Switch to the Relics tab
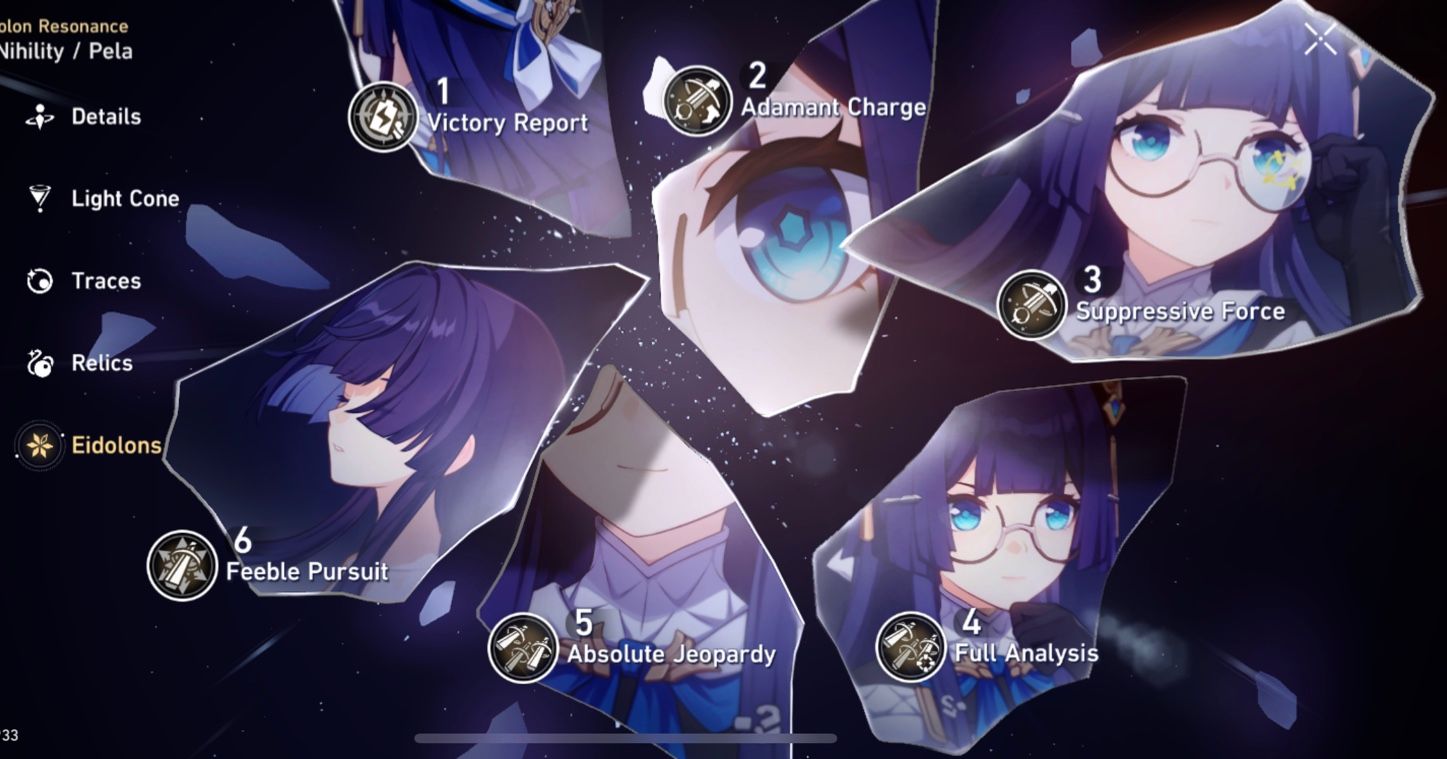This screenshot has width=1447, height=759. (100, 363)
